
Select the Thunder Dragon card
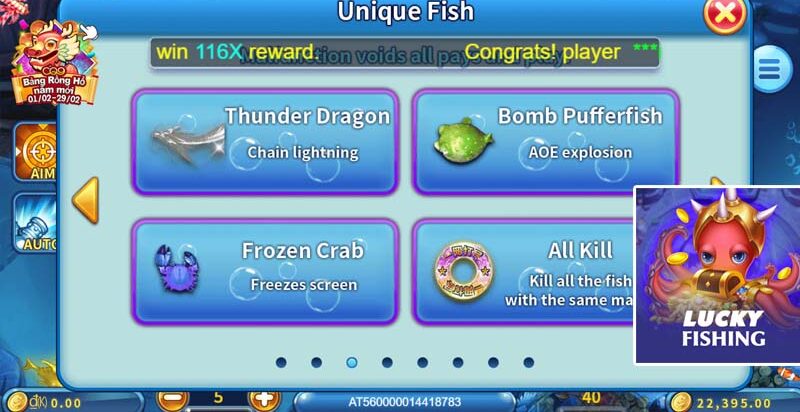point(265,141)
